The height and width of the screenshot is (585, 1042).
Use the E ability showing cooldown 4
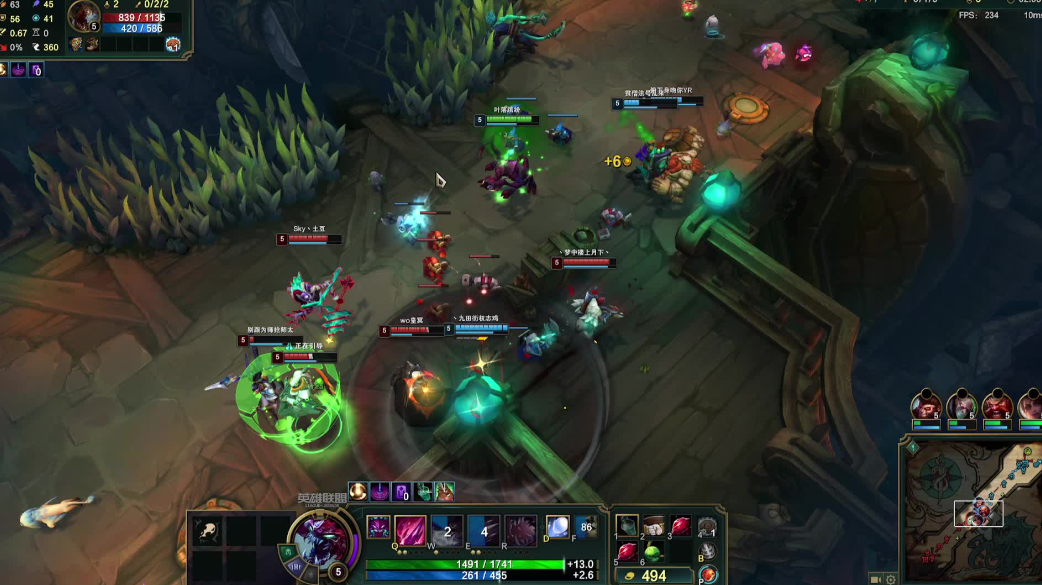click(x=484, y=530)
